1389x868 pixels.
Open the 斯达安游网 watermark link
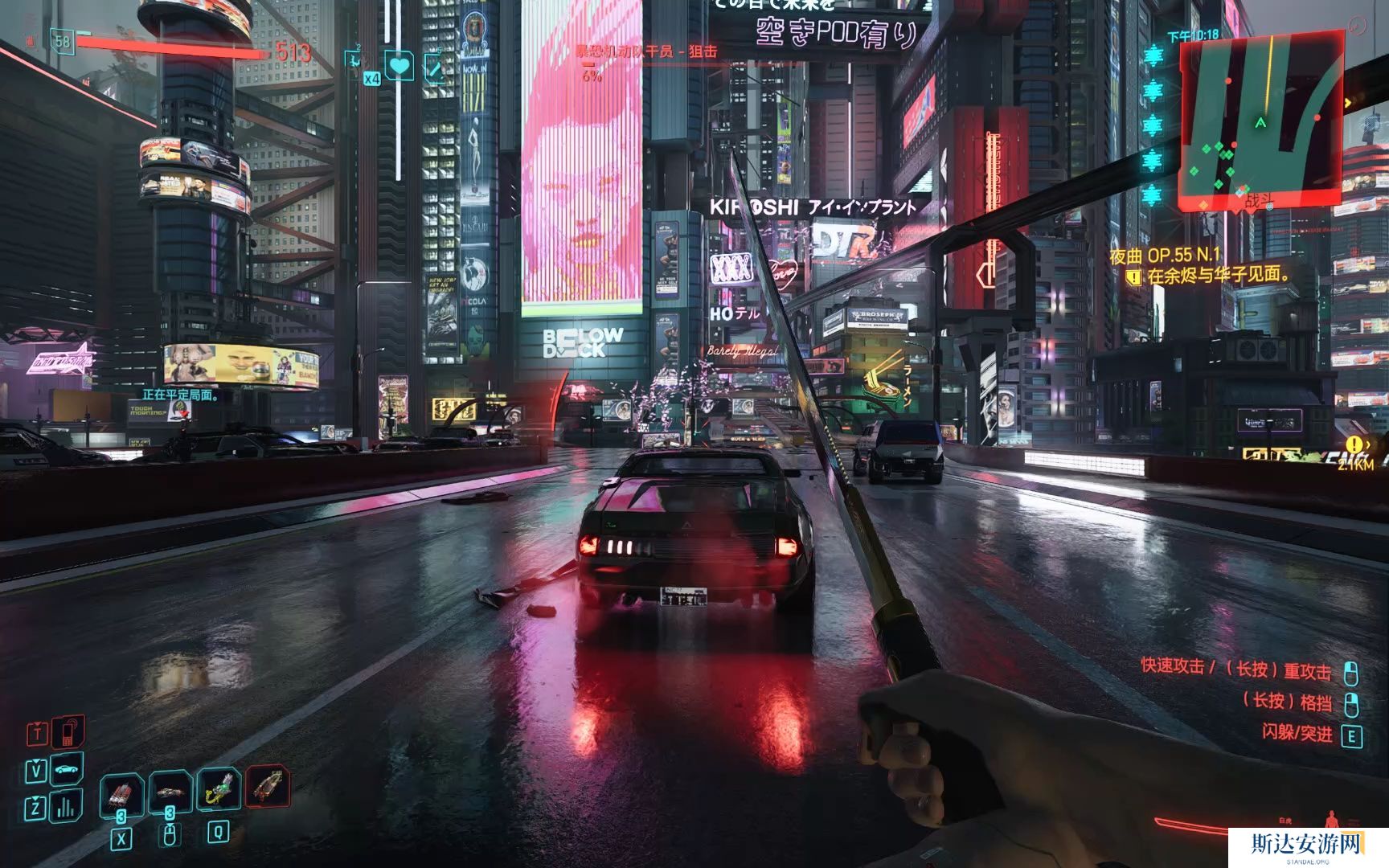(1307, 845)
